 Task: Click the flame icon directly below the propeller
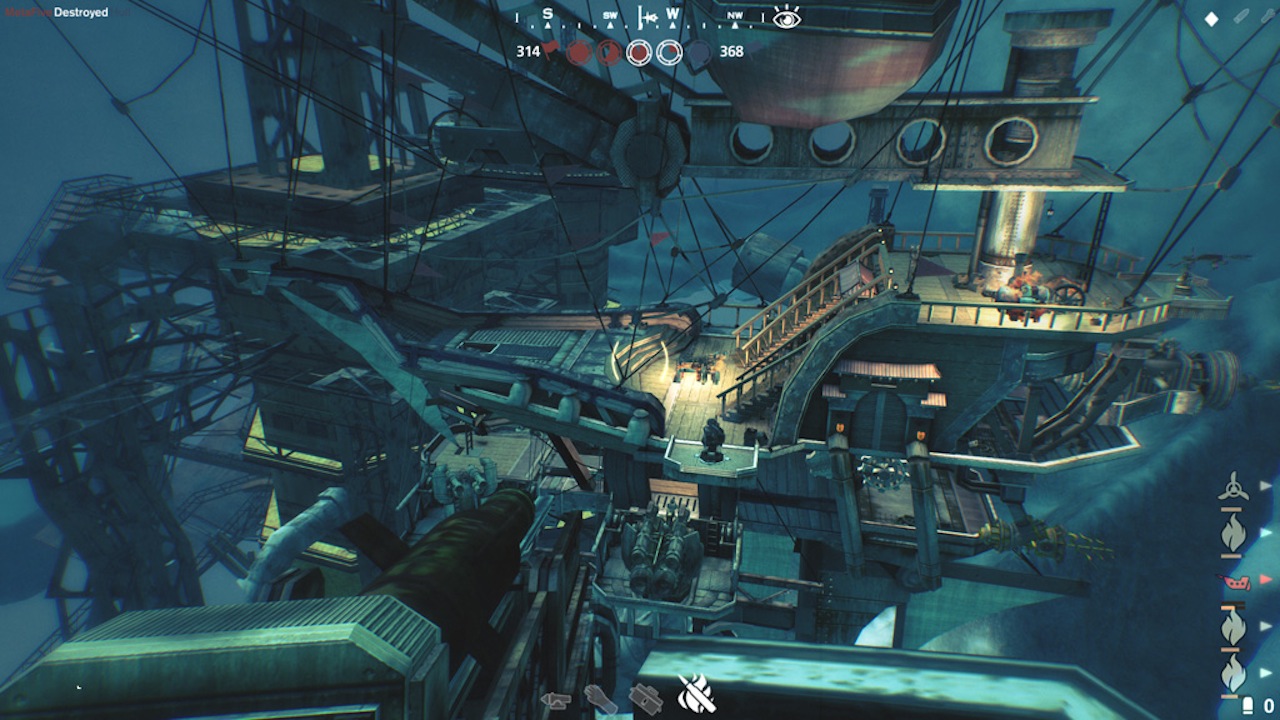pyautogui.click(x=1233, y=534)
